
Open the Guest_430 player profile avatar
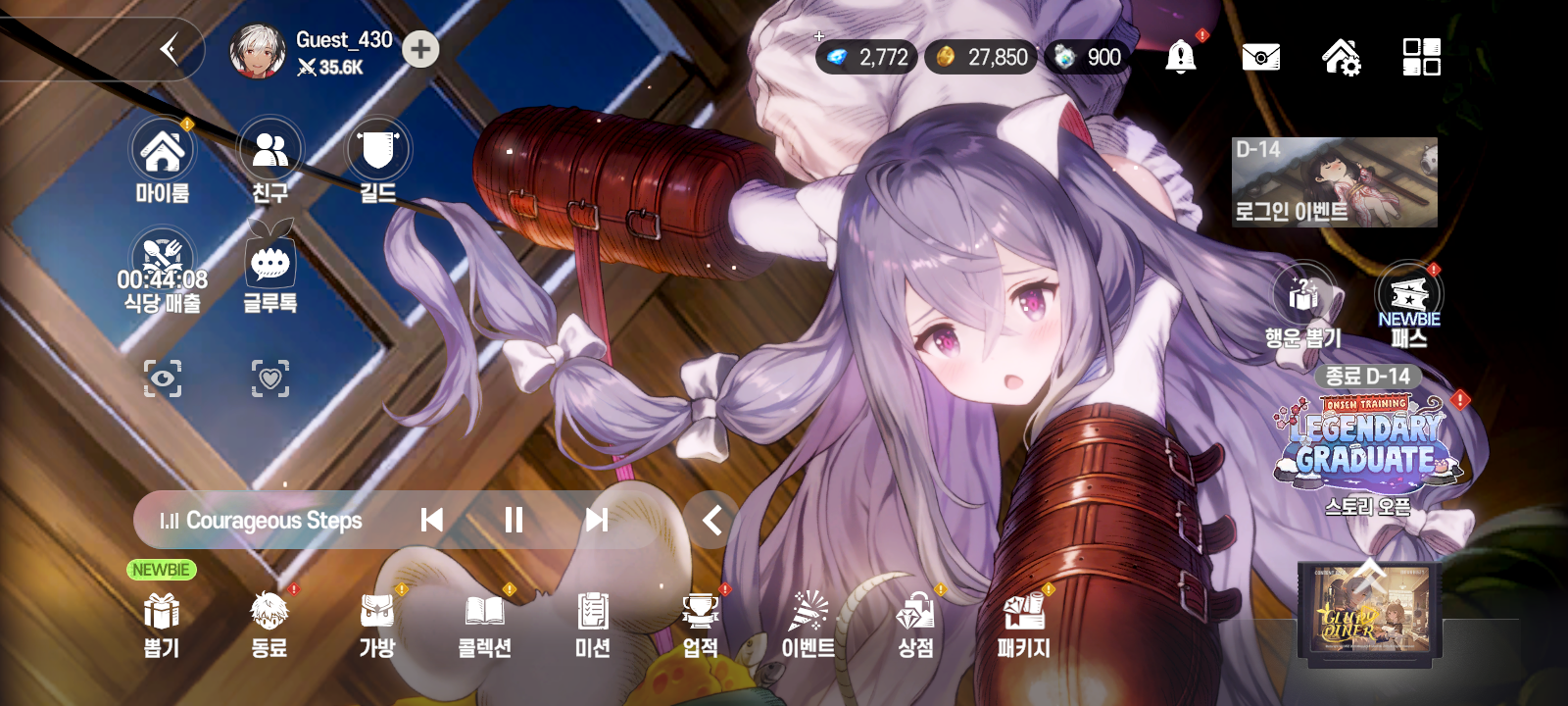[x=257, y=51]
